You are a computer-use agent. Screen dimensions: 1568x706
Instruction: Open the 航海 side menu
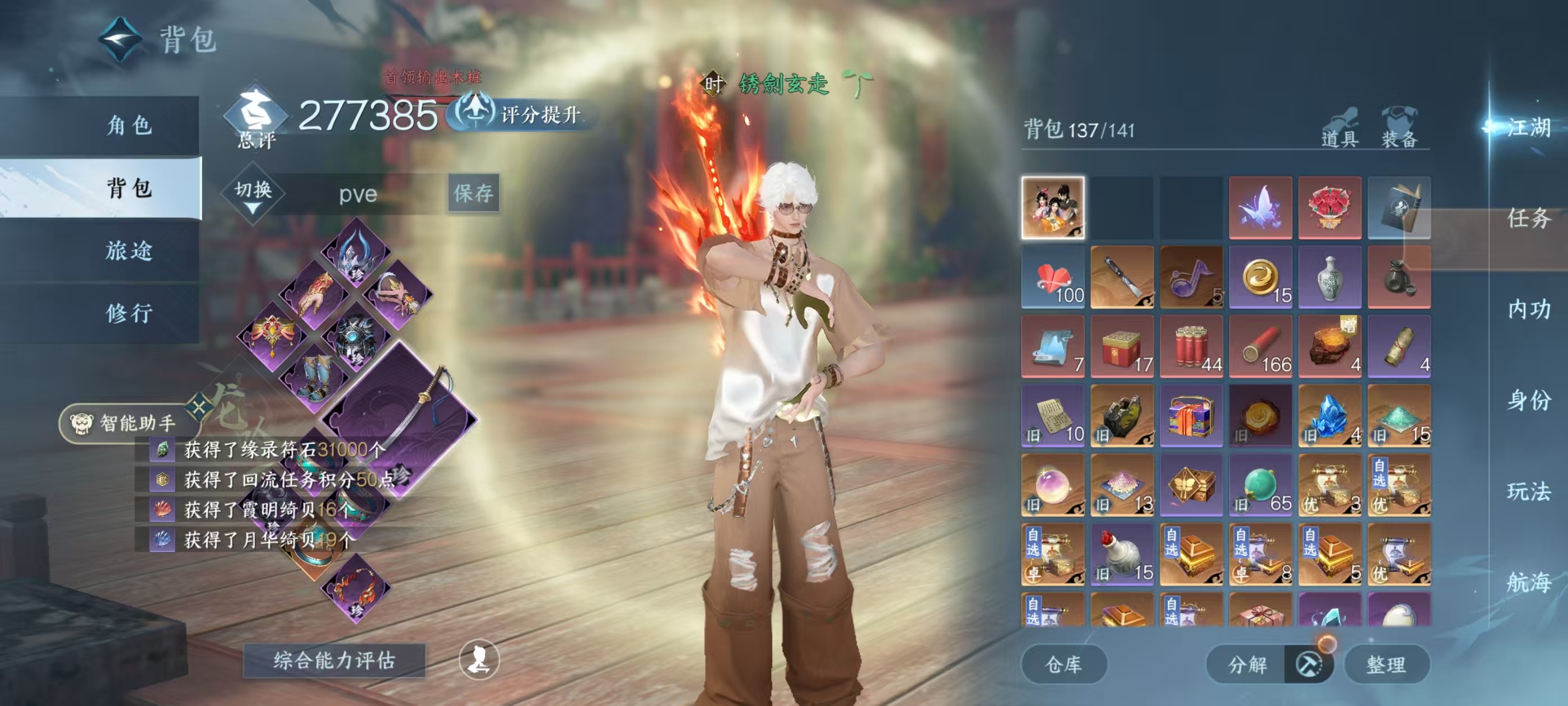1528,582
